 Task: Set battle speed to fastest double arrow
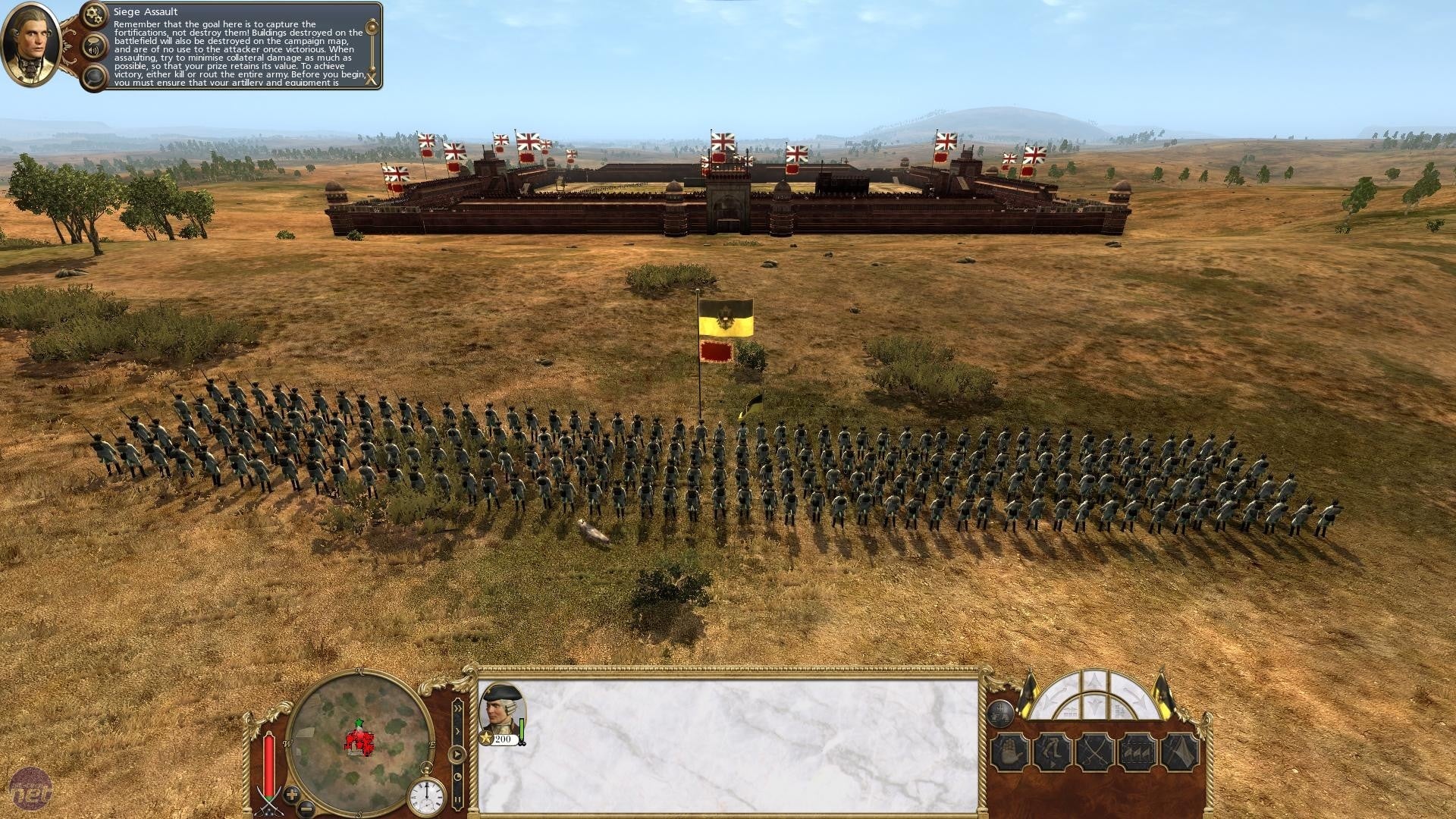(x=457, y=708)
